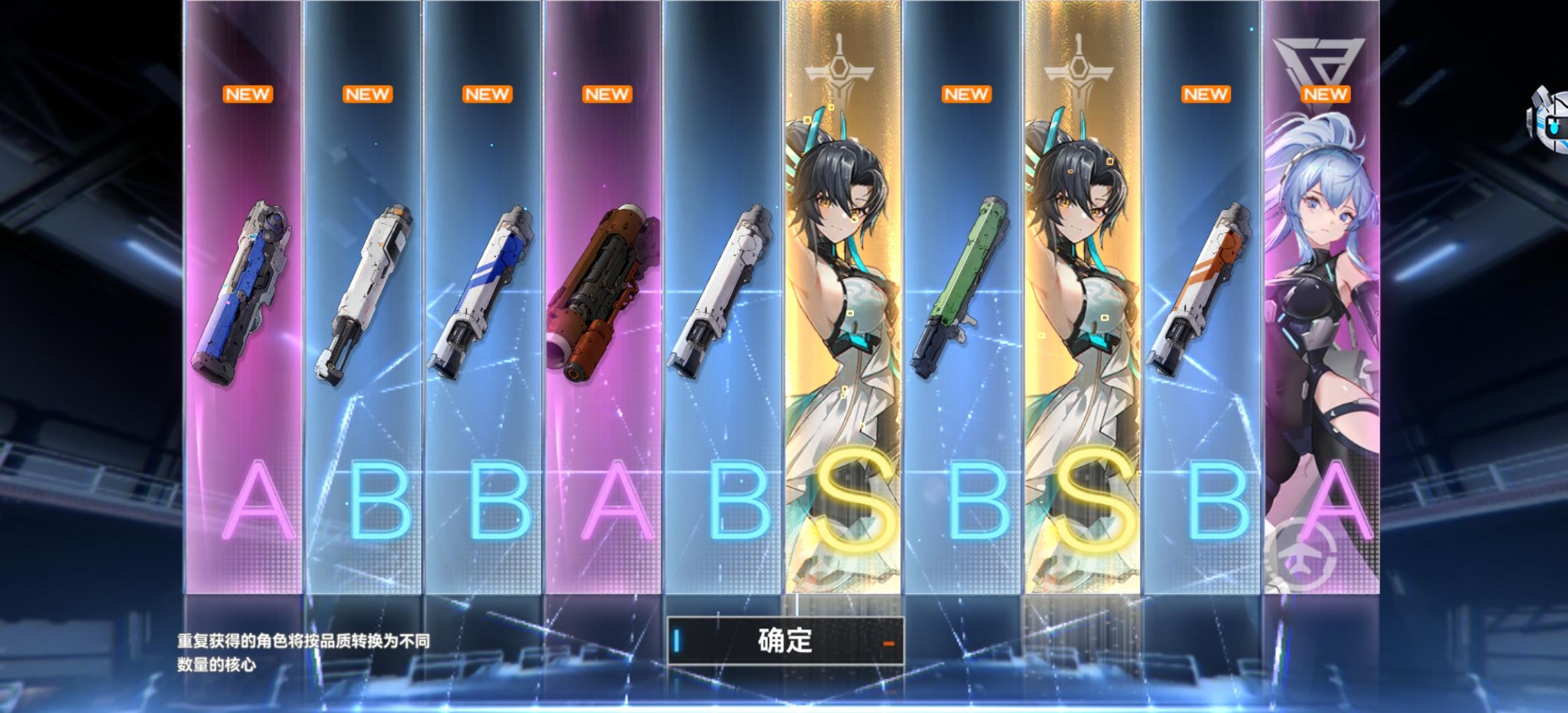The width and height of the screenshot is (1568, 713).
Task: Click the NEW badge above the green weapon
Action: tap(965, 94)
